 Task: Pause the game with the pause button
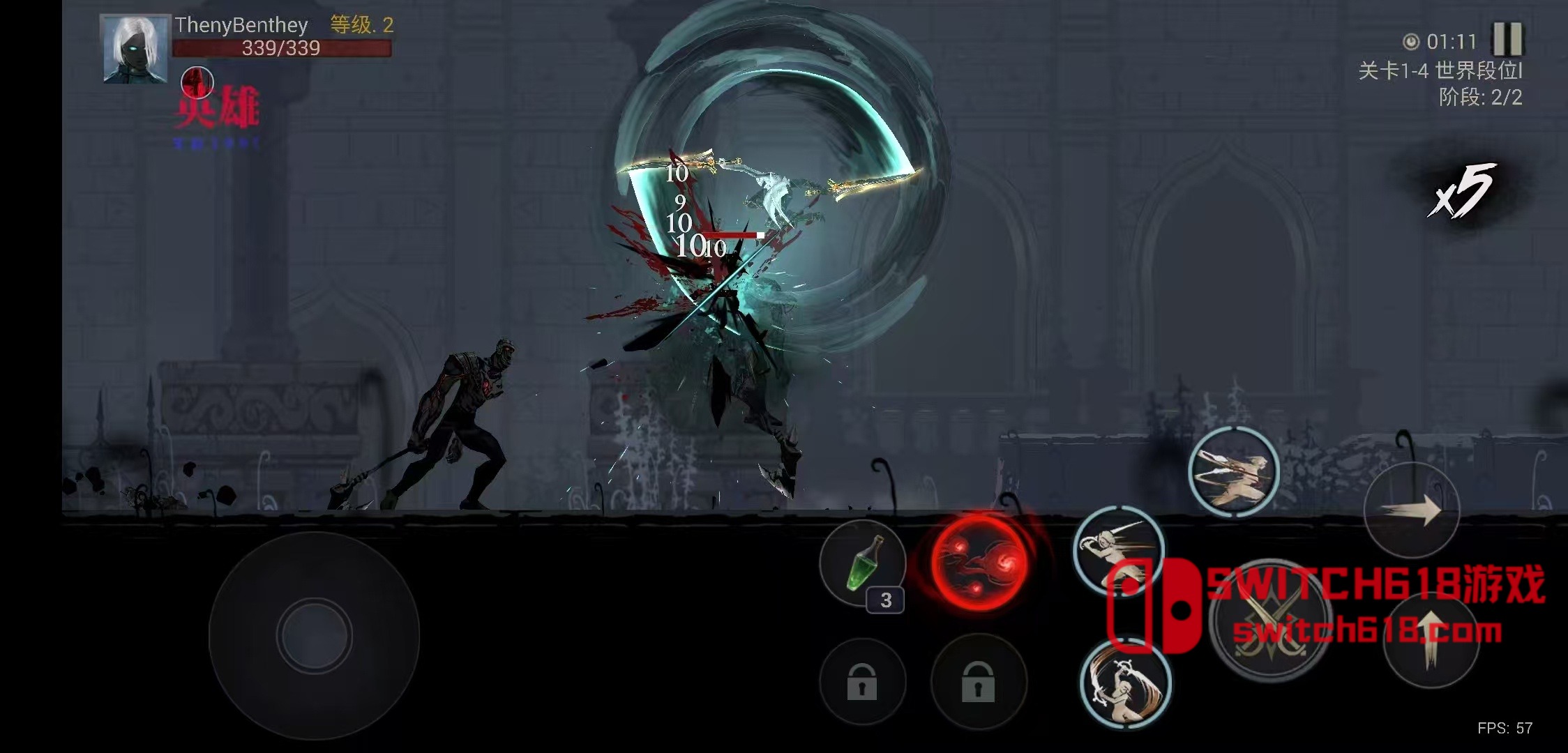click(x=1507, y=39)
